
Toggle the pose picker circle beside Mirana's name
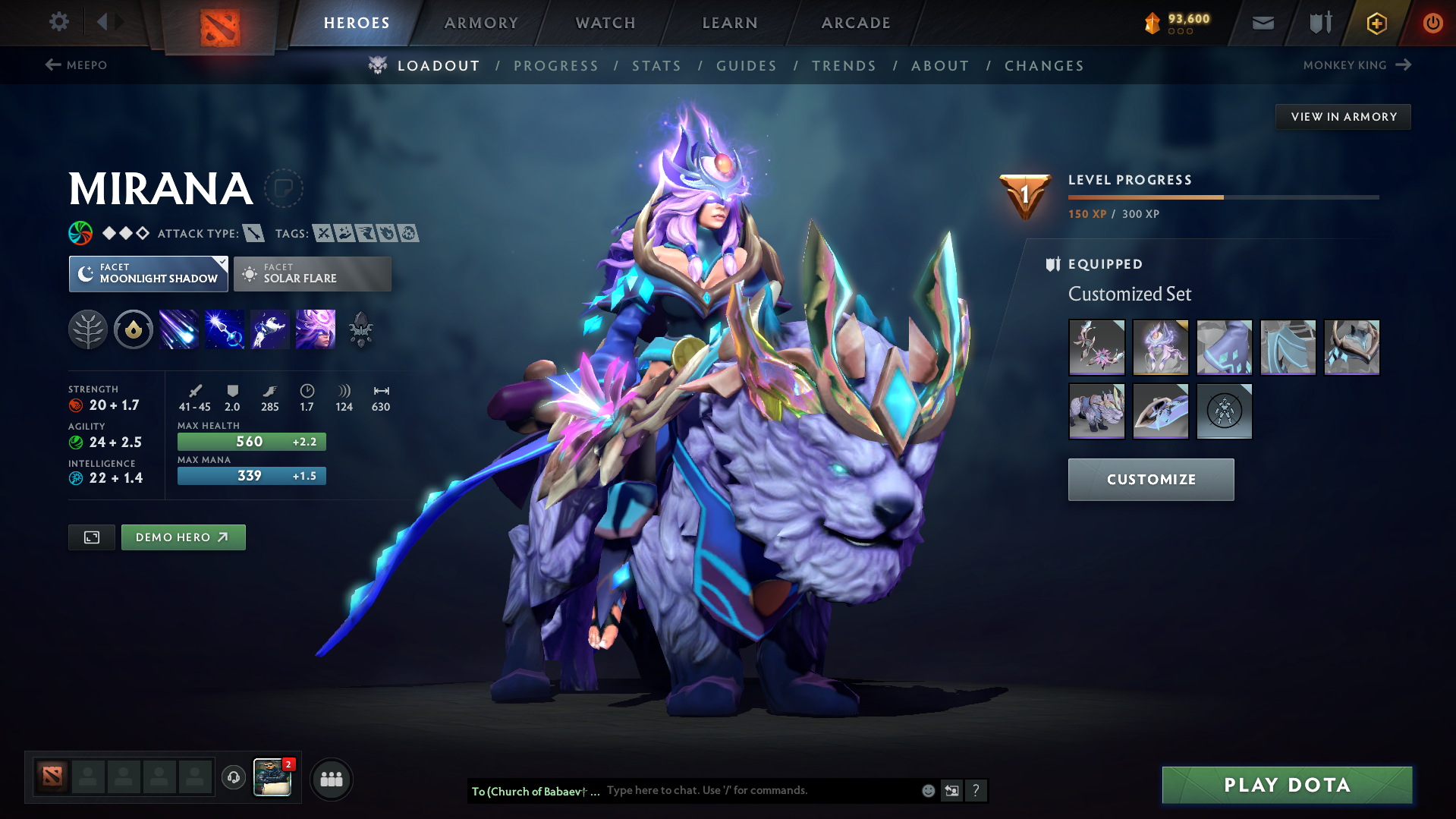pyautogui.click(x=284, y=189)
